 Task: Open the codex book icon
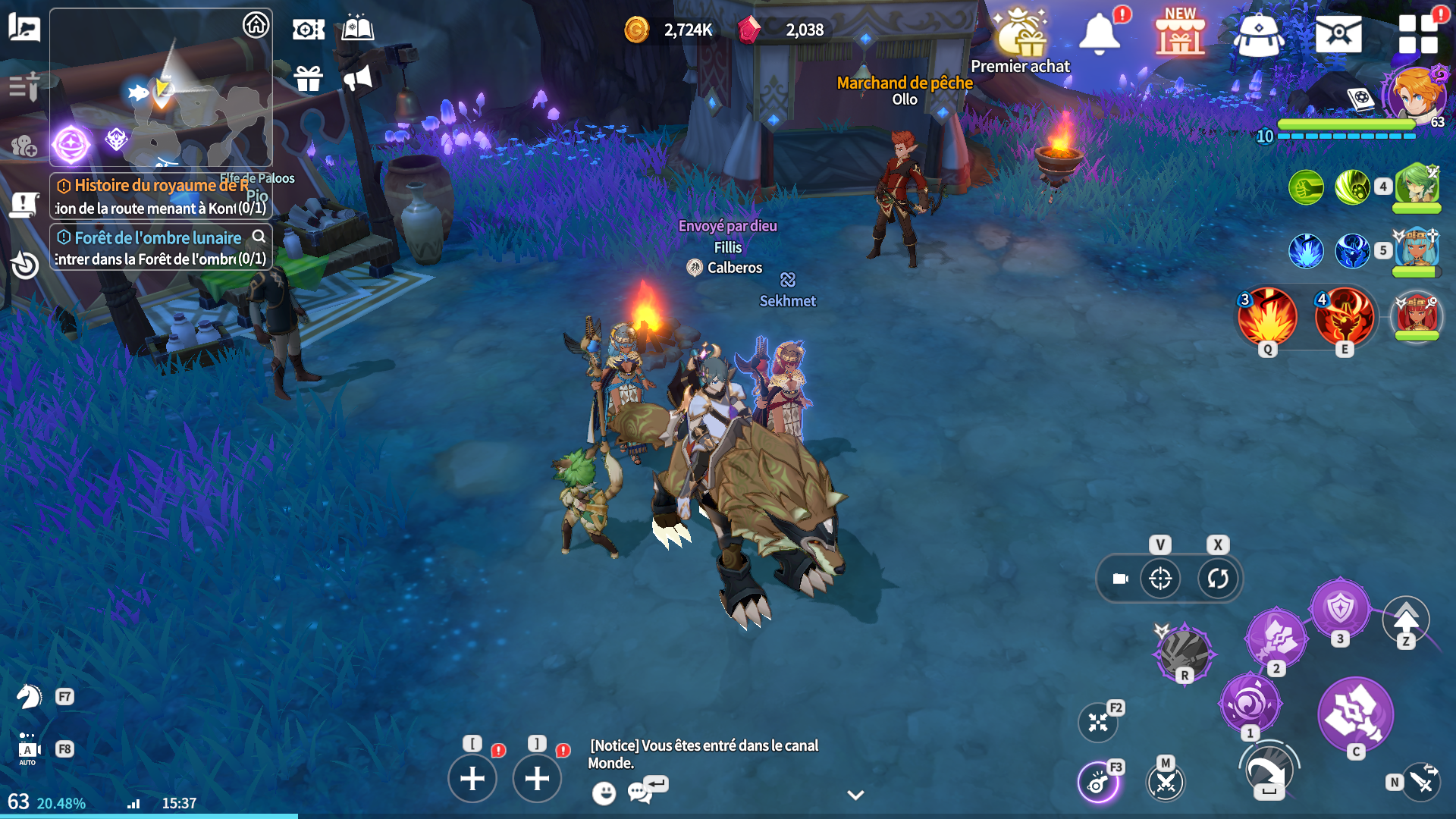pyautogui.click(x=358, y=29)
